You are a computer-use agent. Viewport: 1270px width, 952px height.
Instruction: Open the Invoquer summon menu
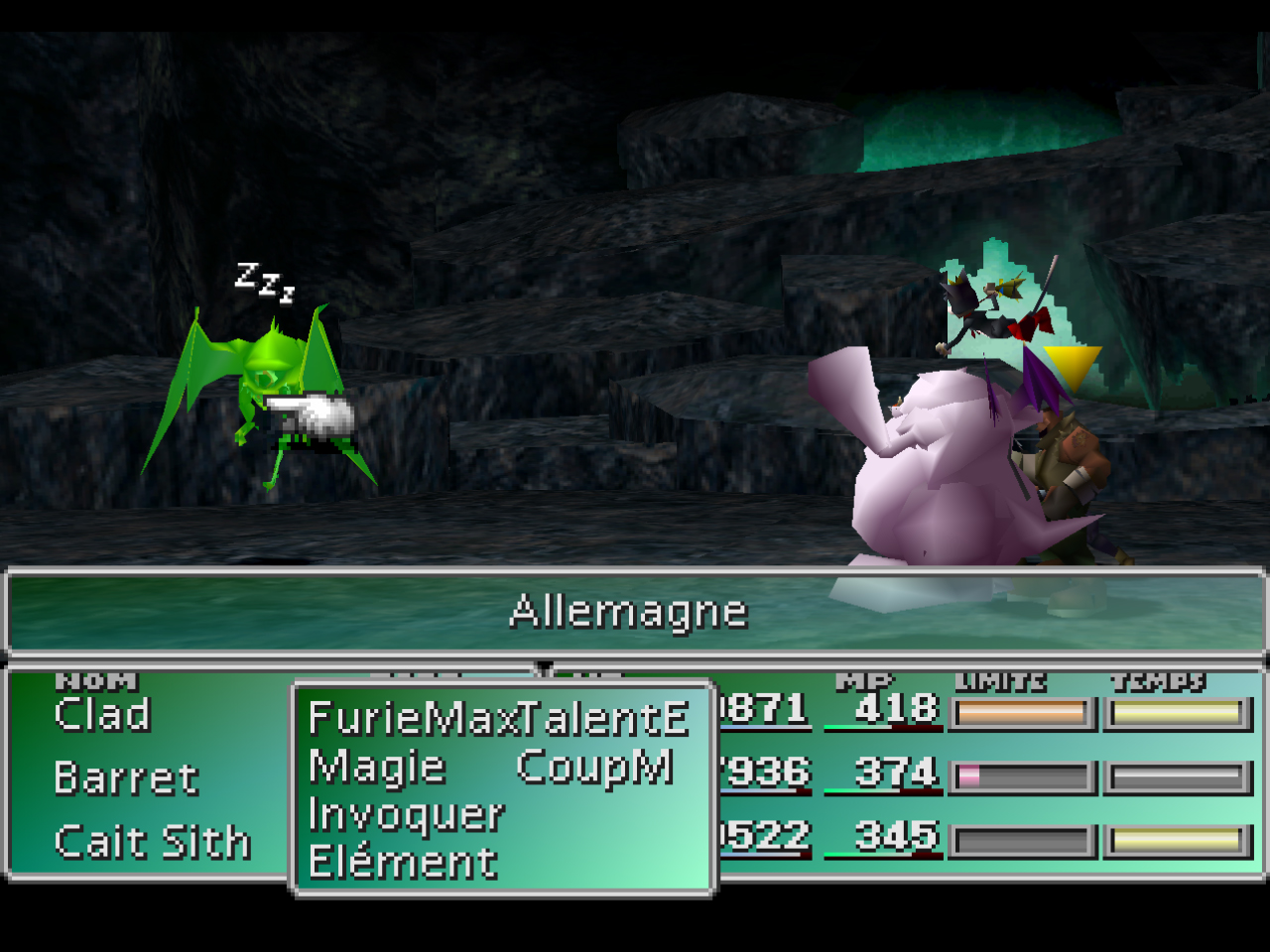click(x=407, y=814)
